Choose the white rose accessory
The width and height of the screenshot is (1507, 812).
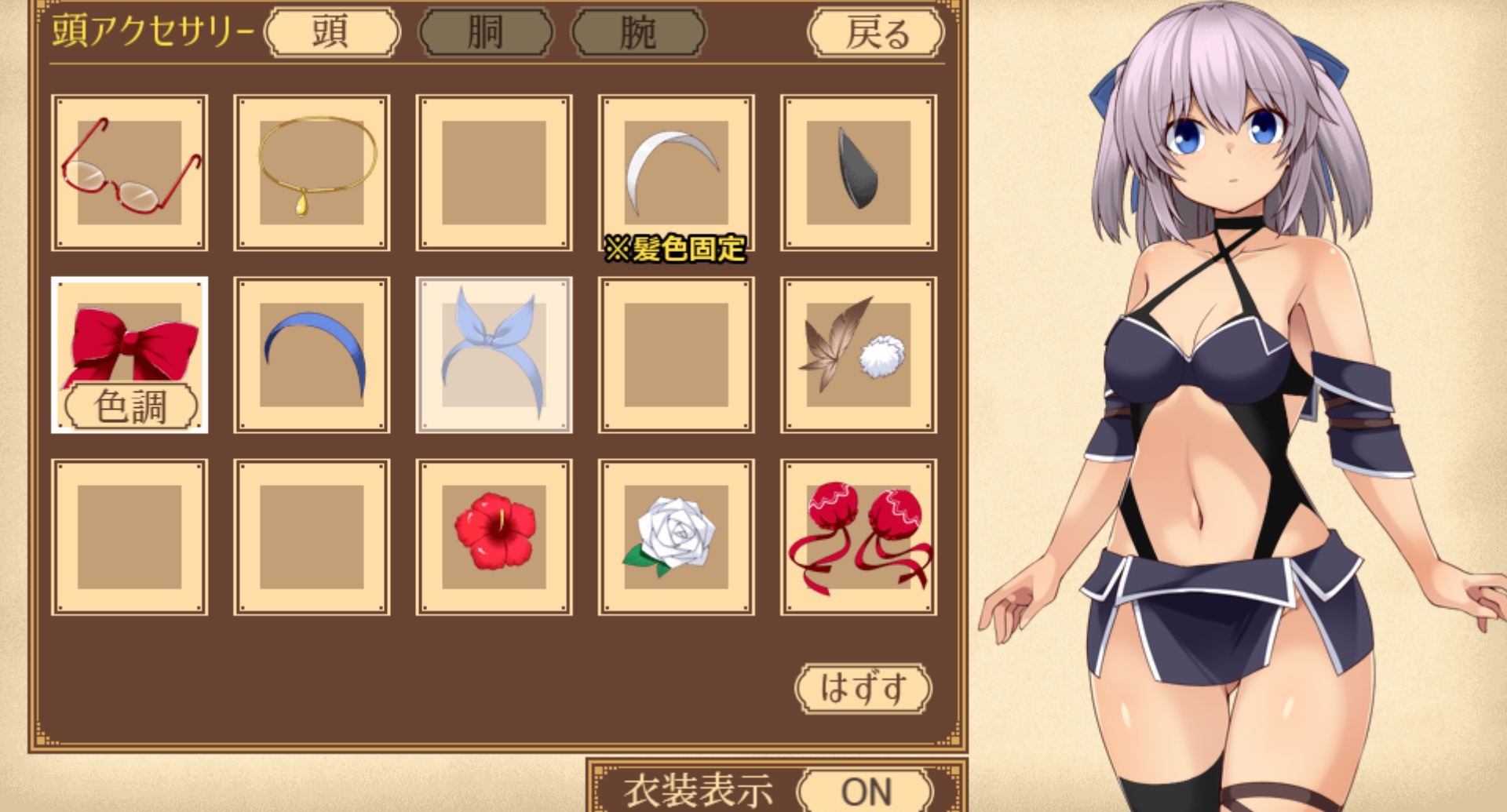coord(675,537)
